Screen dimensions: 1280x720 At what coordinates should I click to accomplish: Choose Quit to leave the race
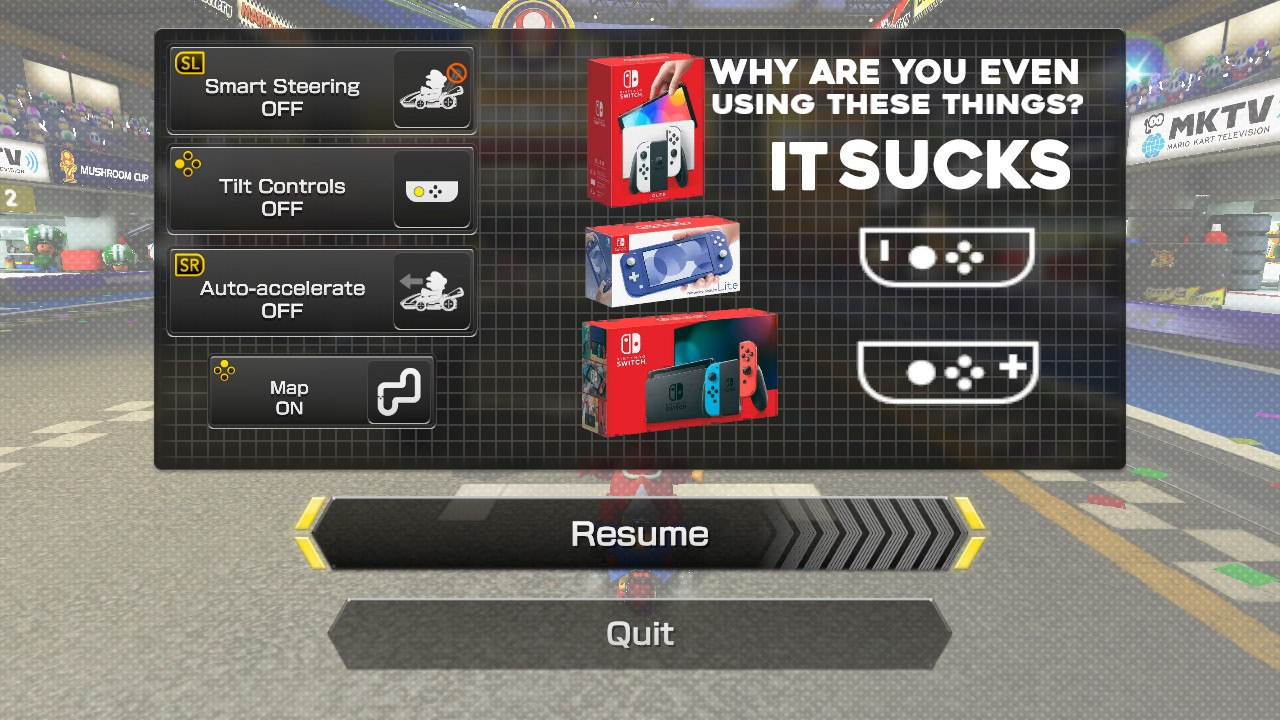pos(640,633)
